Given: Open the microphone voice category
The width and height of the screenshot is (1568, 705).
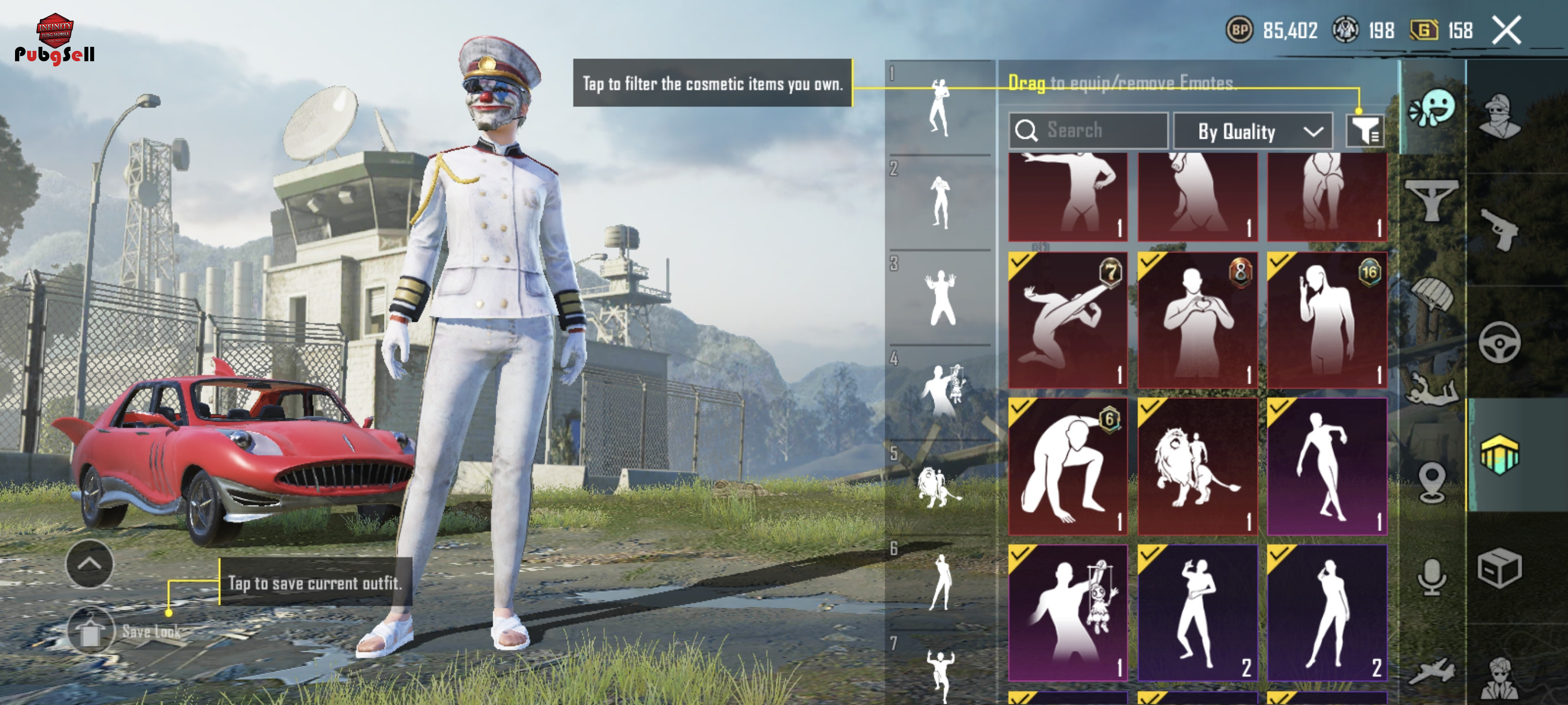Looking at the screenshot, I should pos(1431,577).
